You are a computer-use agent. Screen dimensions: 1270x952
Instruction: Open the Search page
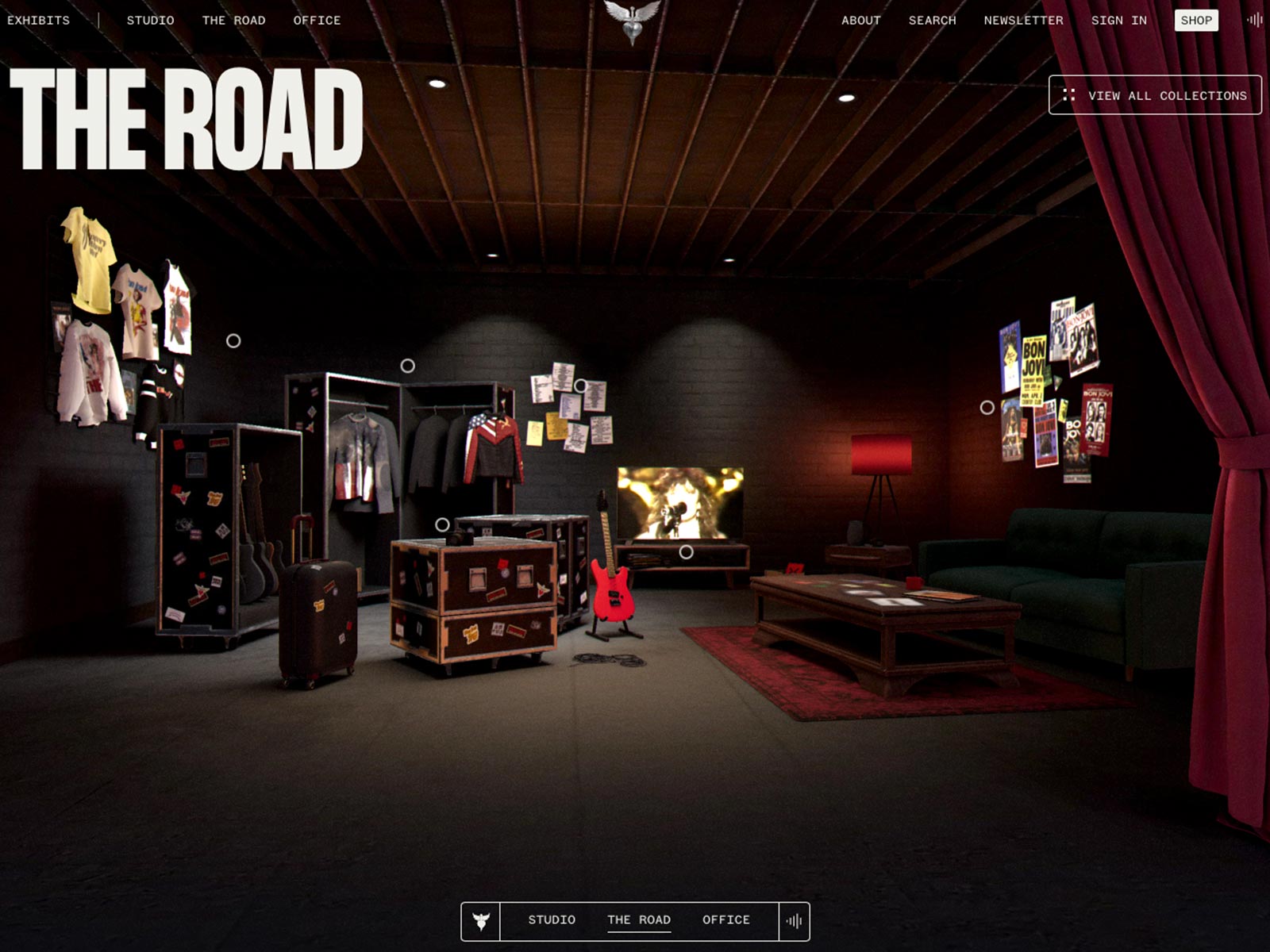point(932,21)
